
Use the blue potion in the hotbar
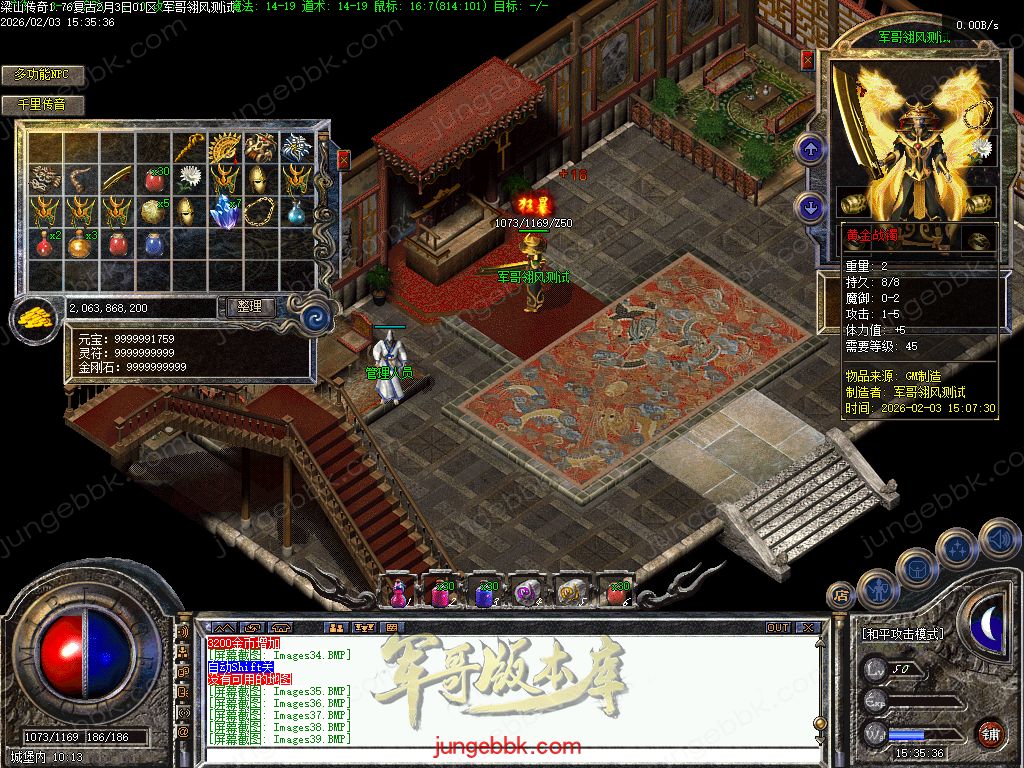click(x=483, y=593)
